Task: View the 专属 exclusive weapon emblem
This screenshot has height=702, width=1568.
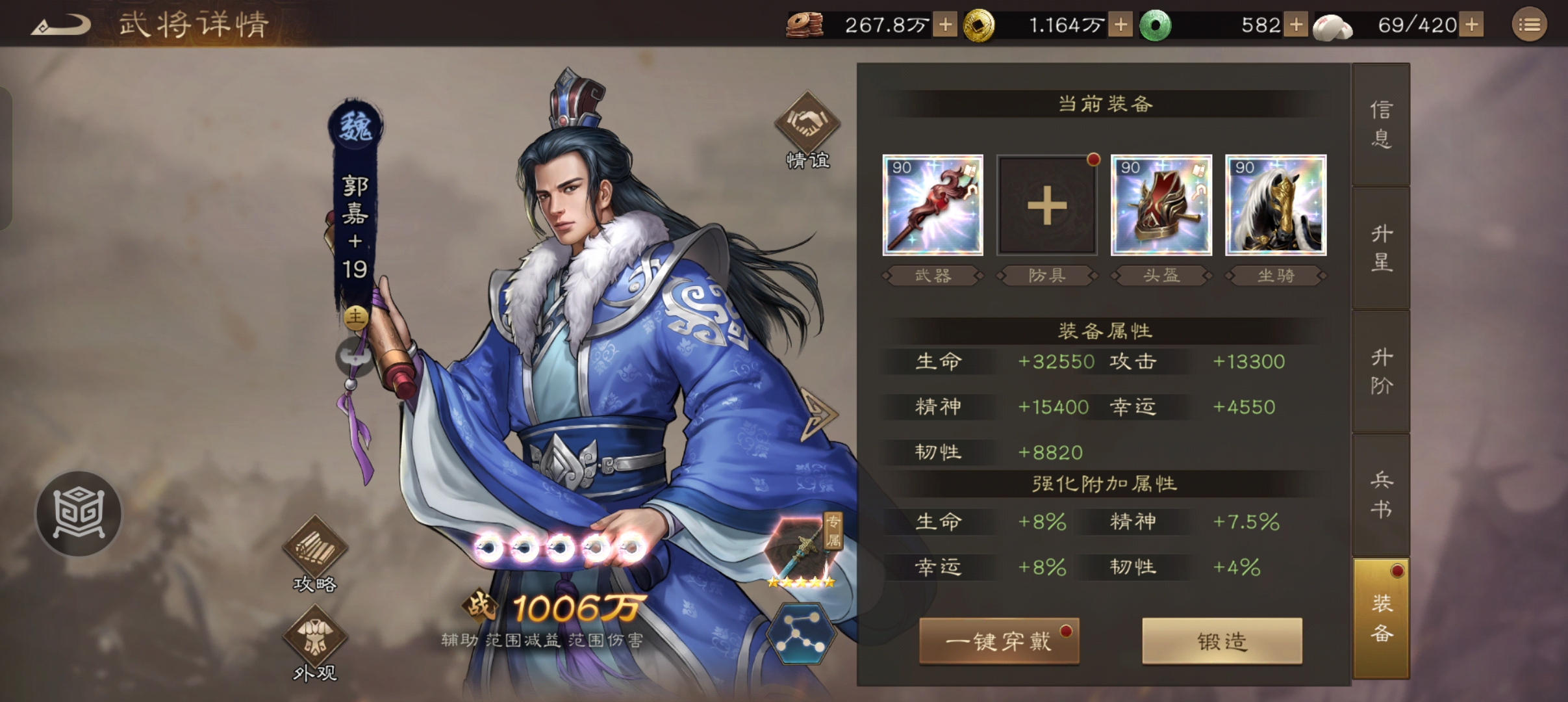Action: pos(803,543)
